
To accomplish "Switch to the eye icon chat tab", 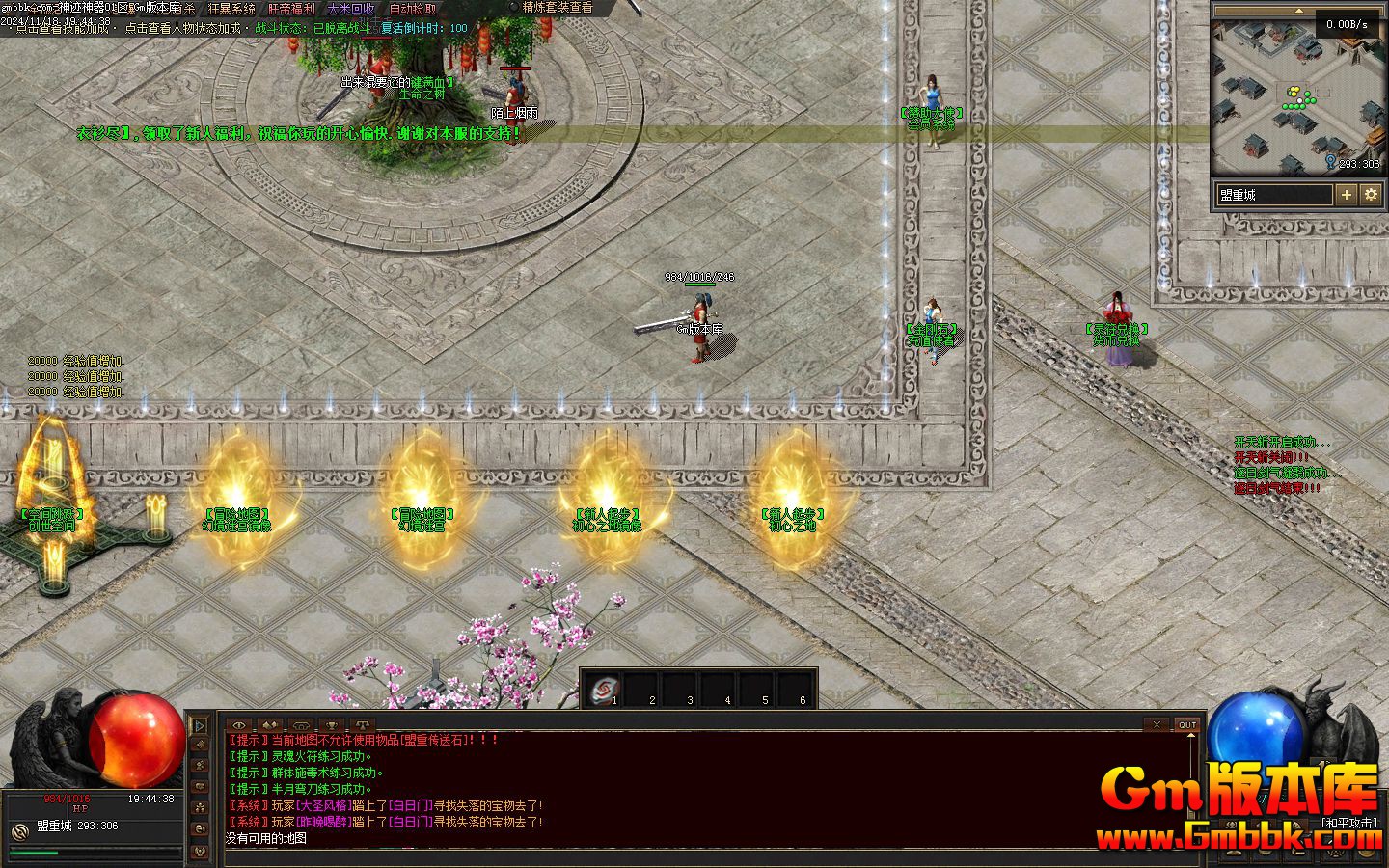I will [x=239, y=724].
